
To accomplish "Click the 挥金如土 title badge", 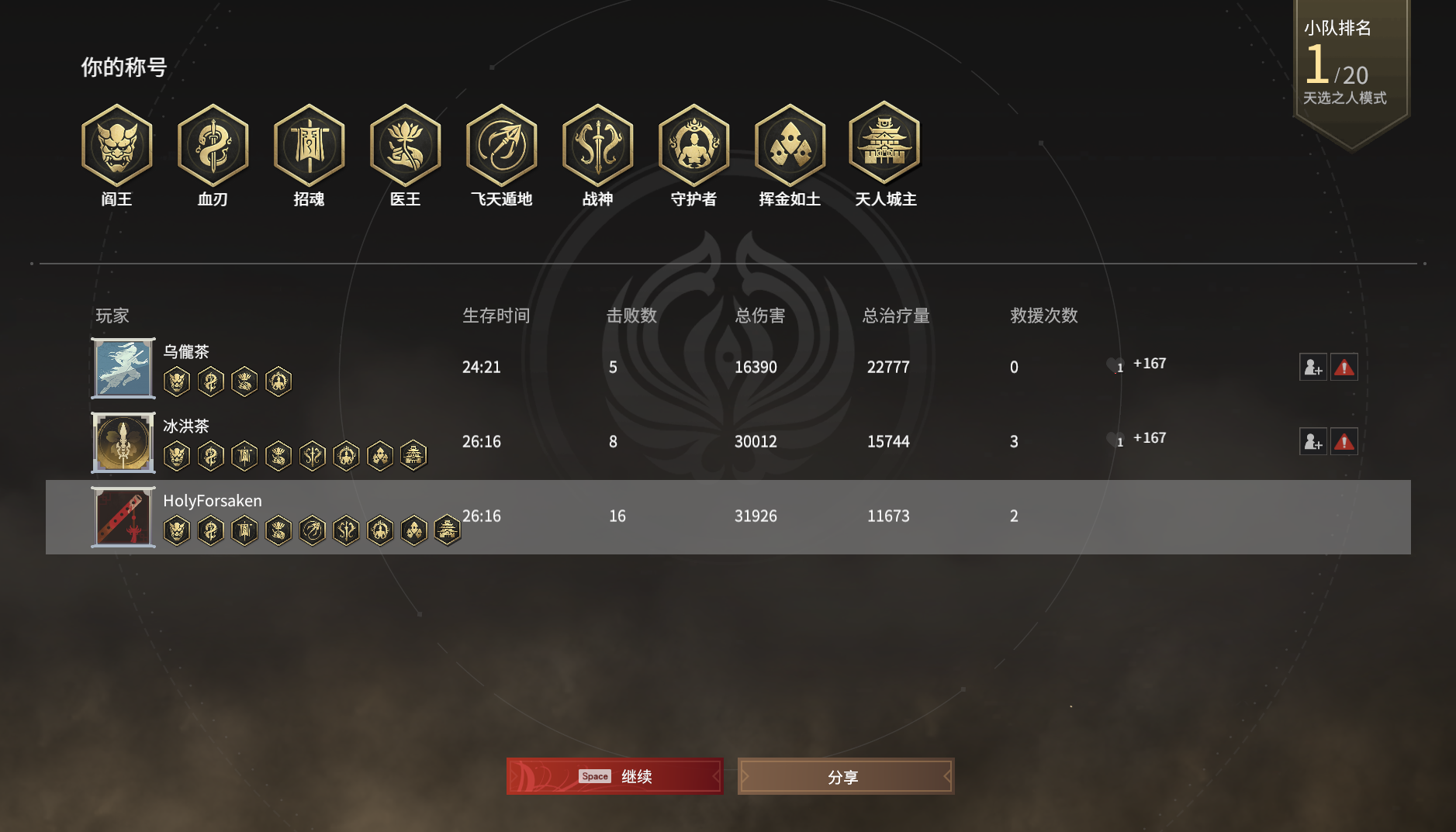I will click(x=790, y=146).
